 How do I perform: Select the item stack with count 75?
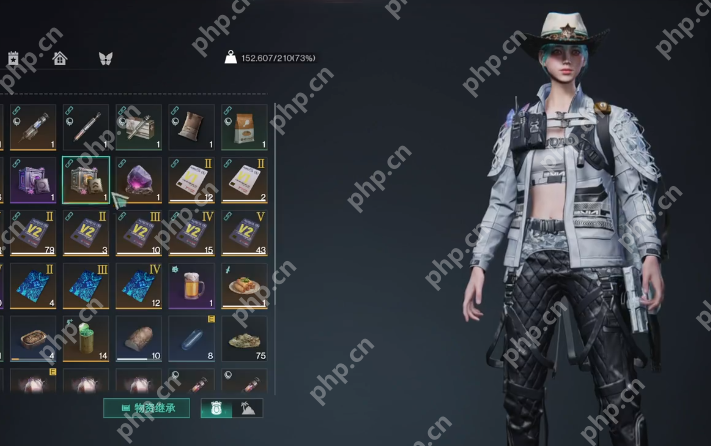(x=243, y=337)
